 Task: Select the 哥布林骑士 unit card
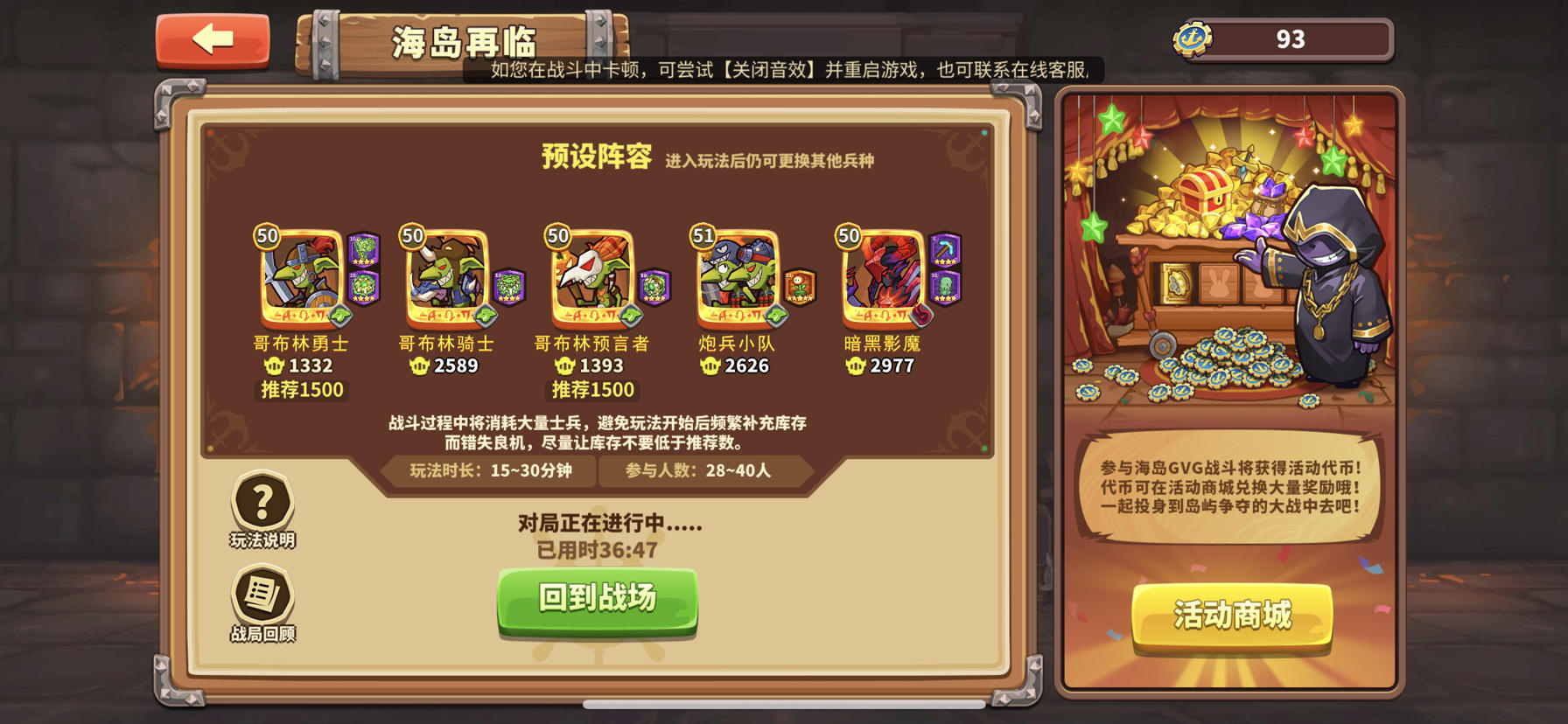[445, 275]
